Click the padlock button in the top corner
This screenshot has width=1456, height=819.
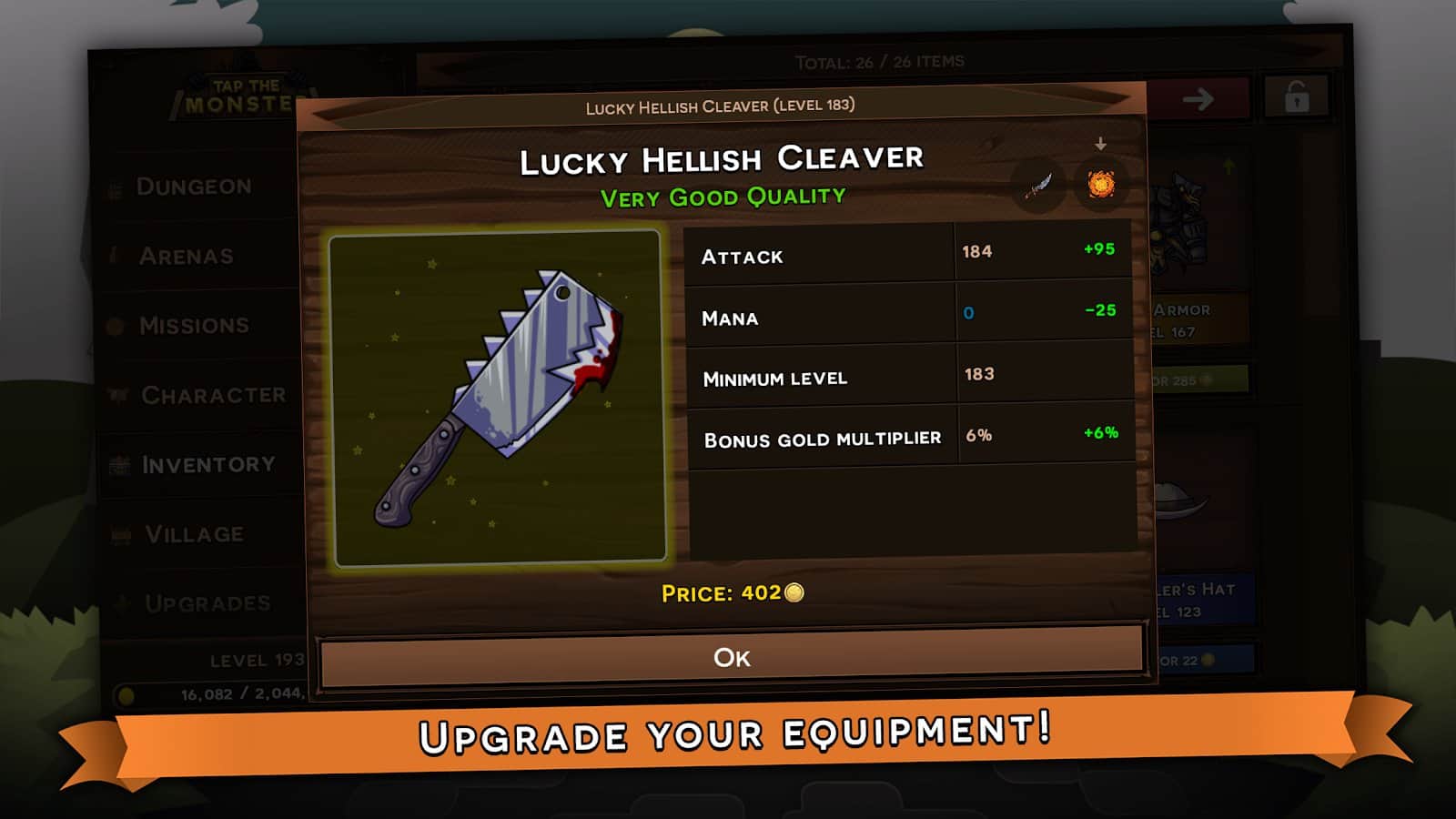(x=1296, y=97)
